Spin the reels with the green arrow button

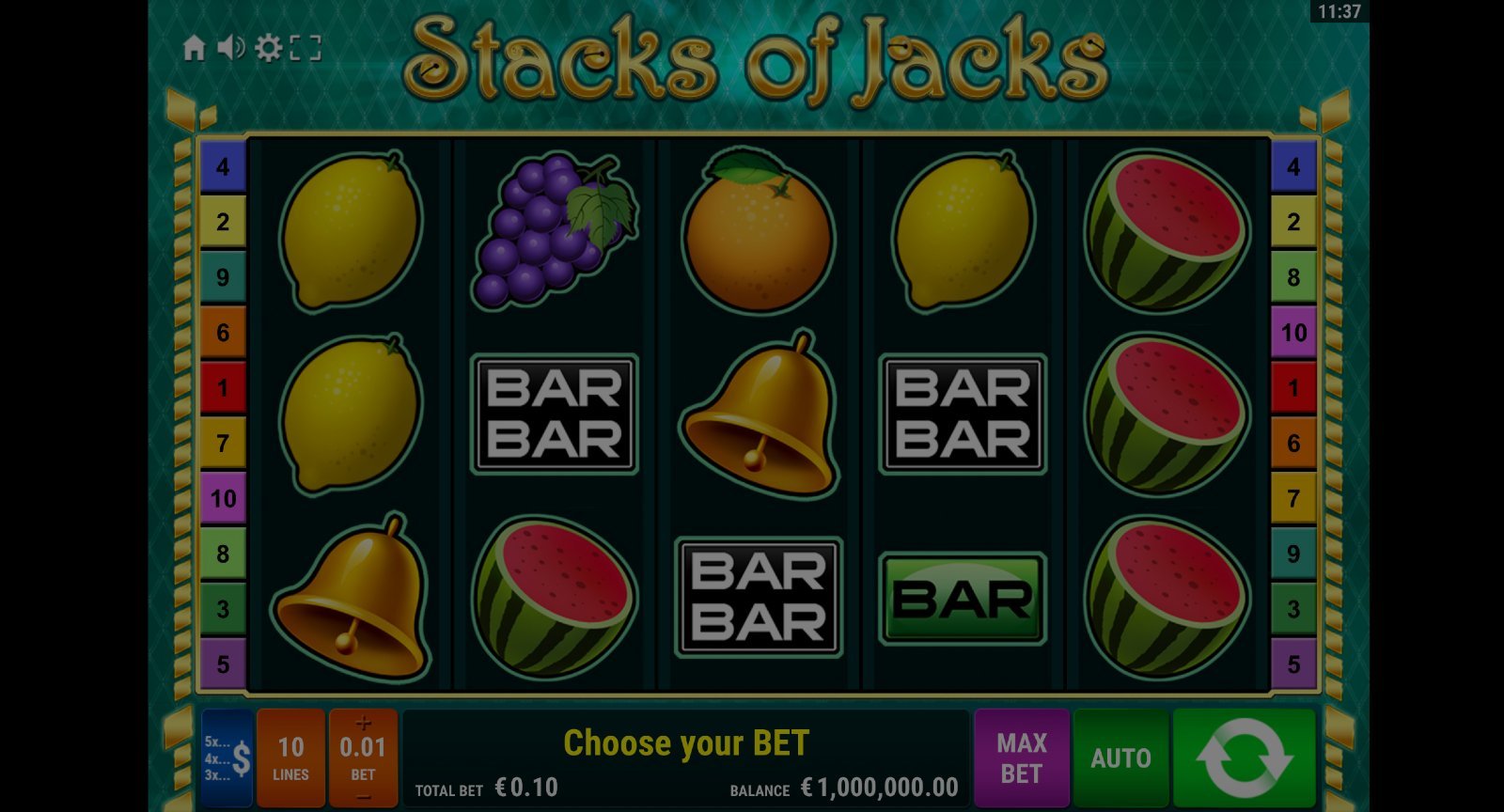[x=1244, y=757]
